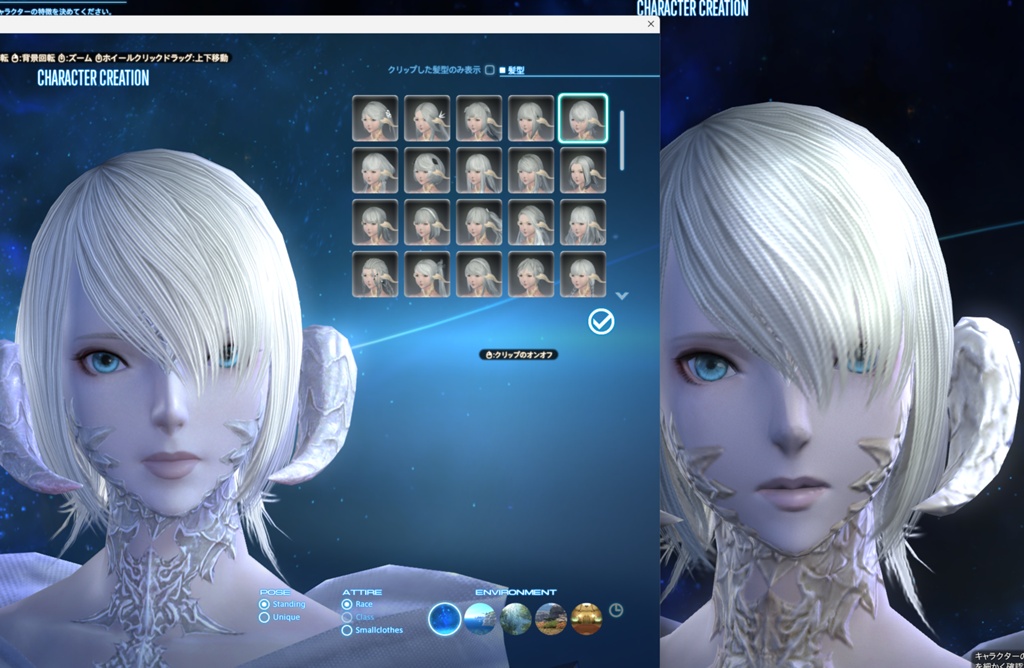Pick the green forest environment
This screenshot has width=1024, height=668.
coord(516,619)
